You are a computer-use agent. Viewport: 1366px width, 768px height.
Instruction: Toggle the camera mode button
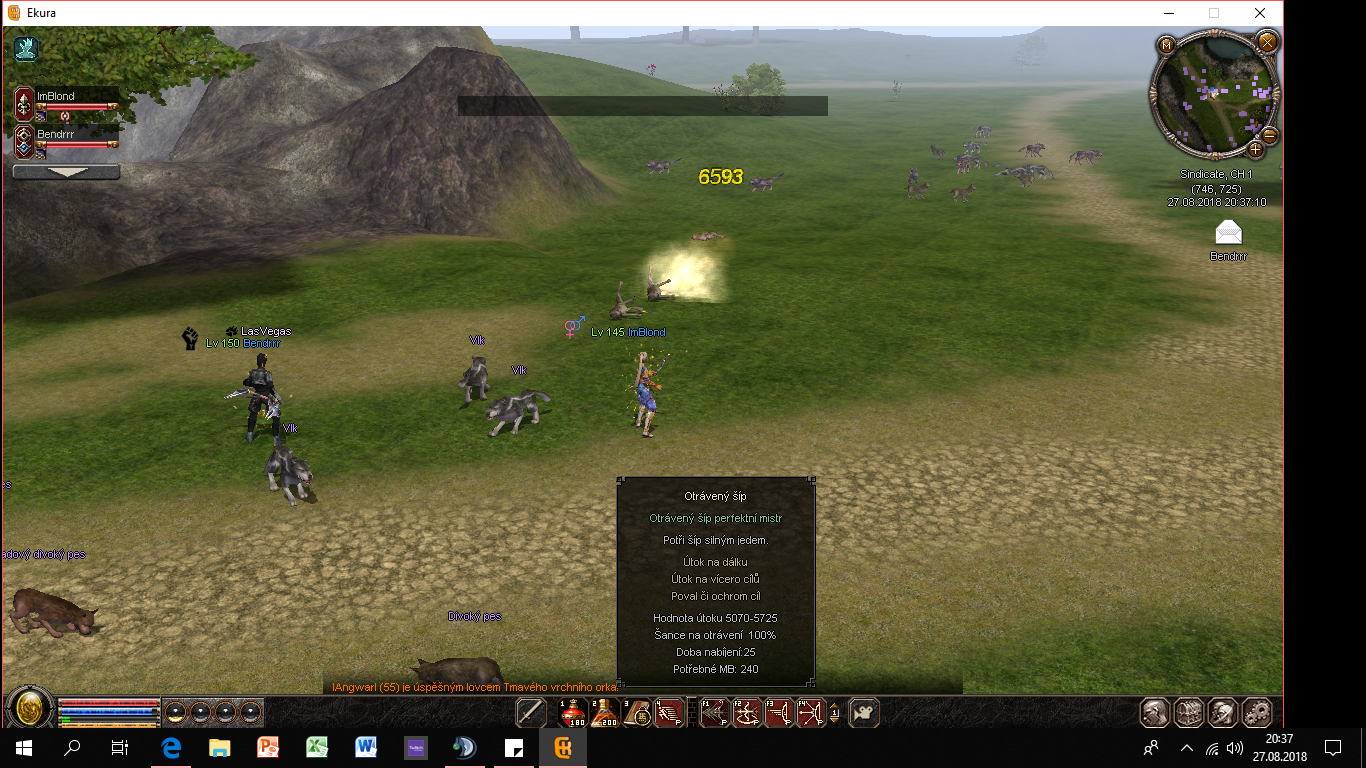(x=864, y=712)
